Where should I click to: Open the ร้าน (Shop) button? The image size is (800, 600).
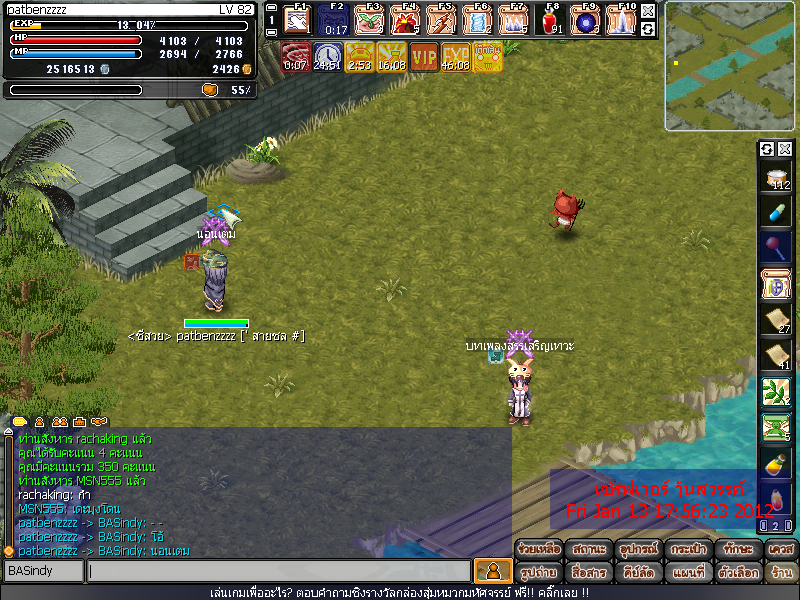pyautogui.click(x=782, y=572)
